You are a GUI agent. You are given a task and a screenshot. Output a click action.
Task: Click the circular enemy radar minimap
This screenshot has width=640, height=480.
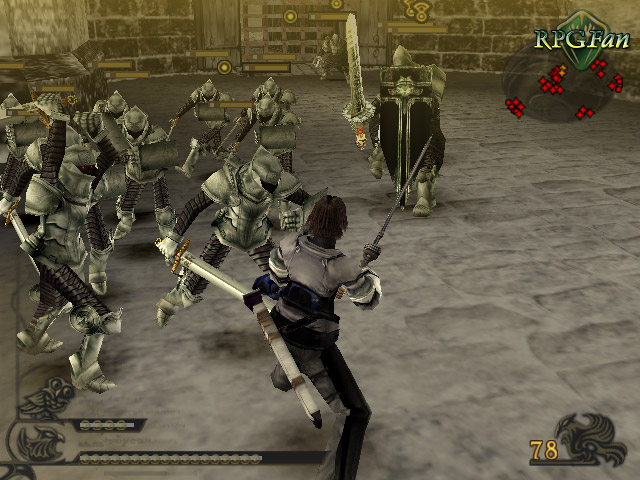coord(565,85)
